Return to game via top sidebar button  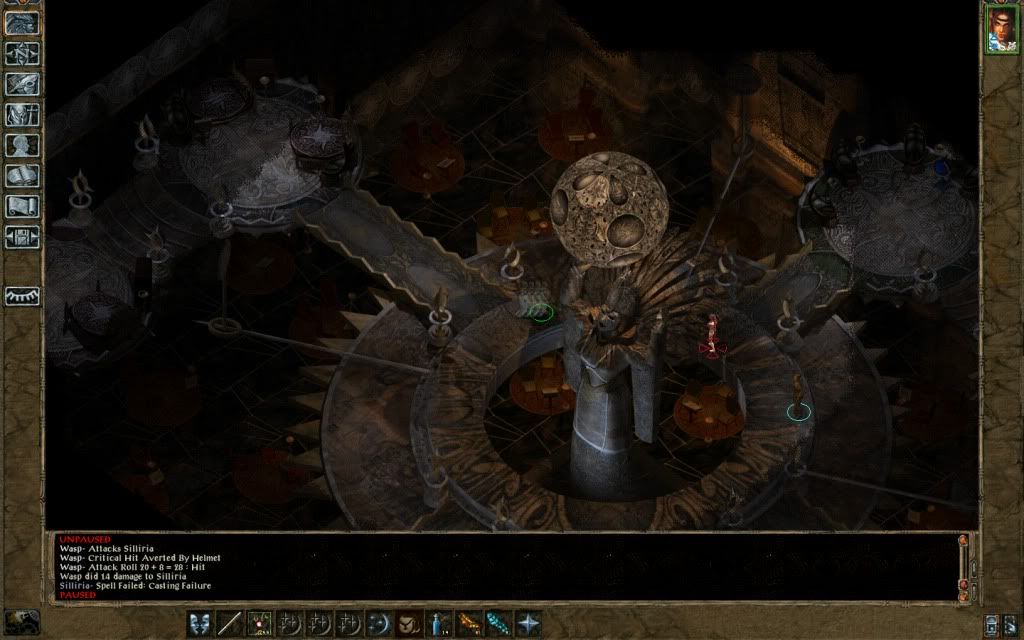coord(23,23)
